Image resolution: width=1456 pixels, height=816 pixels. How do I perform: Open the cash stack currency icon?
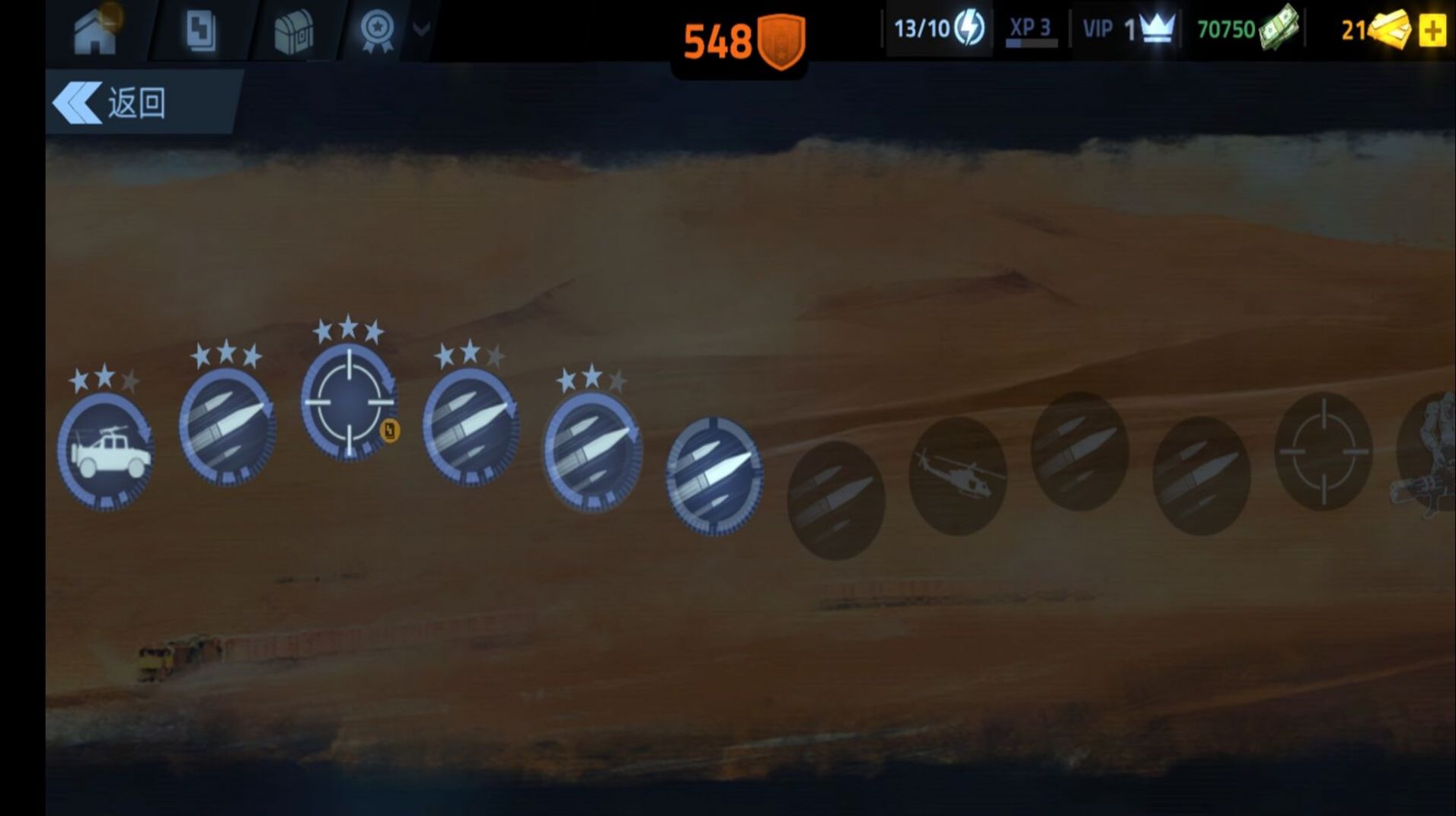pyautogui.click(x=1279, y=28)
